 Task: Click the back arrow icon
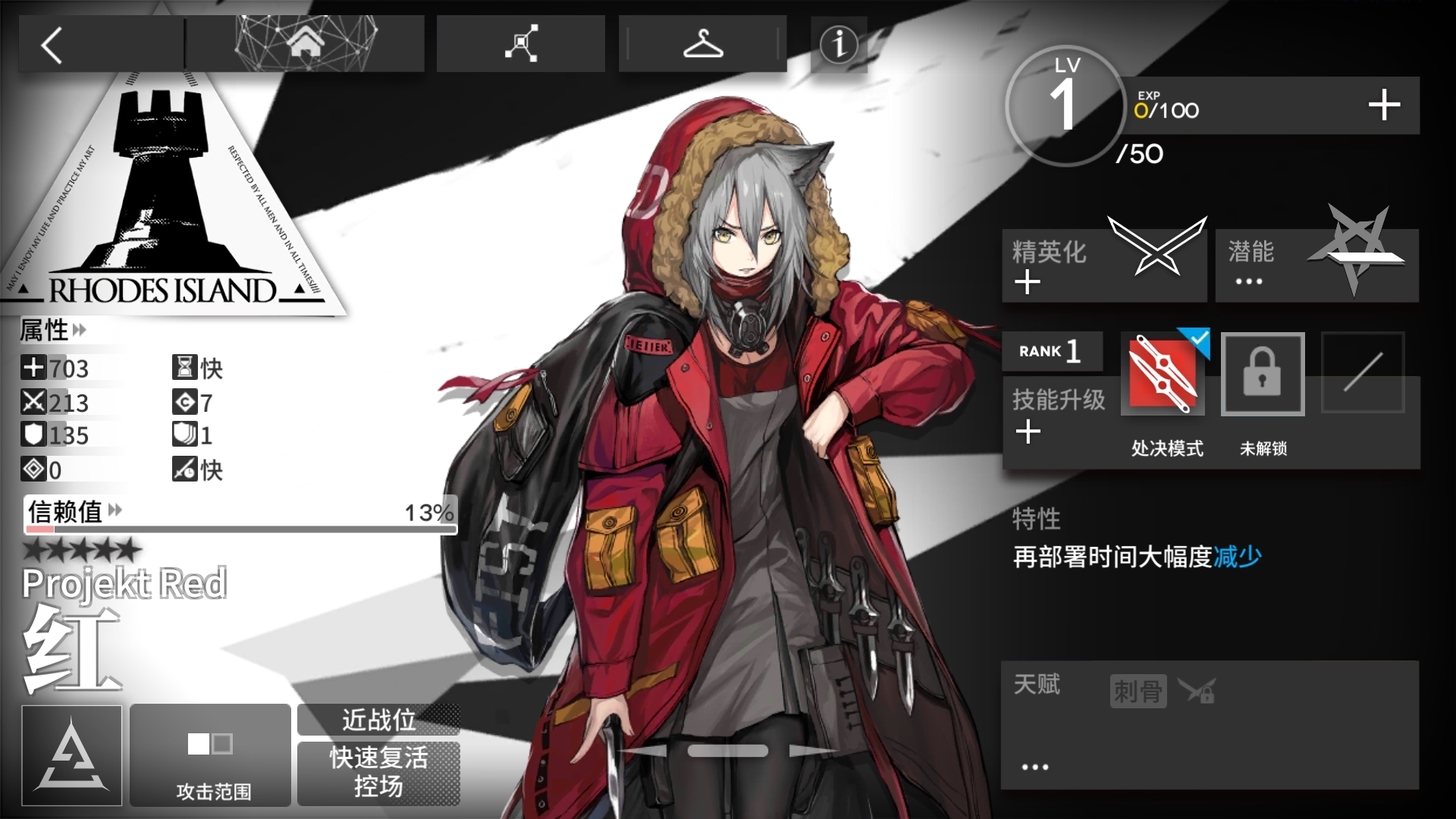[x=51, y=44]
